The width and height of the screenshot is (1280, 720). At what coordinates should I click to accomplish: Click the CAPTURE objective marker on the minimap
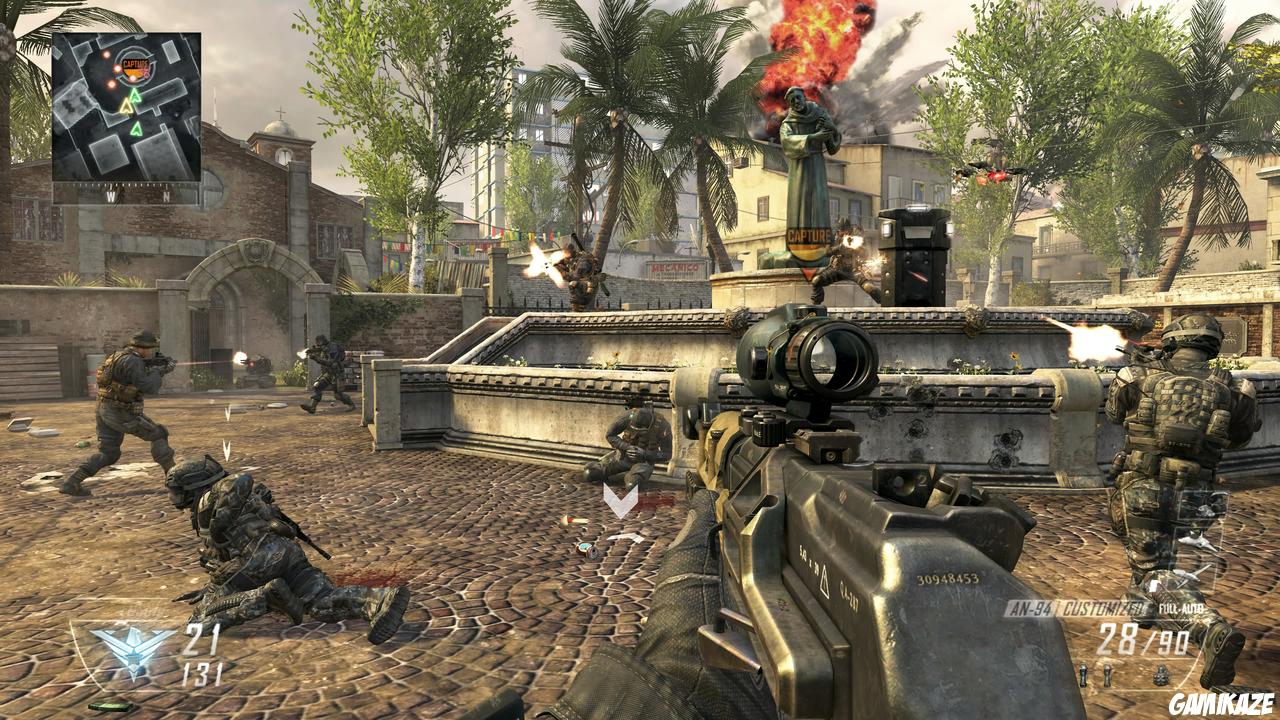coord(136,64)
